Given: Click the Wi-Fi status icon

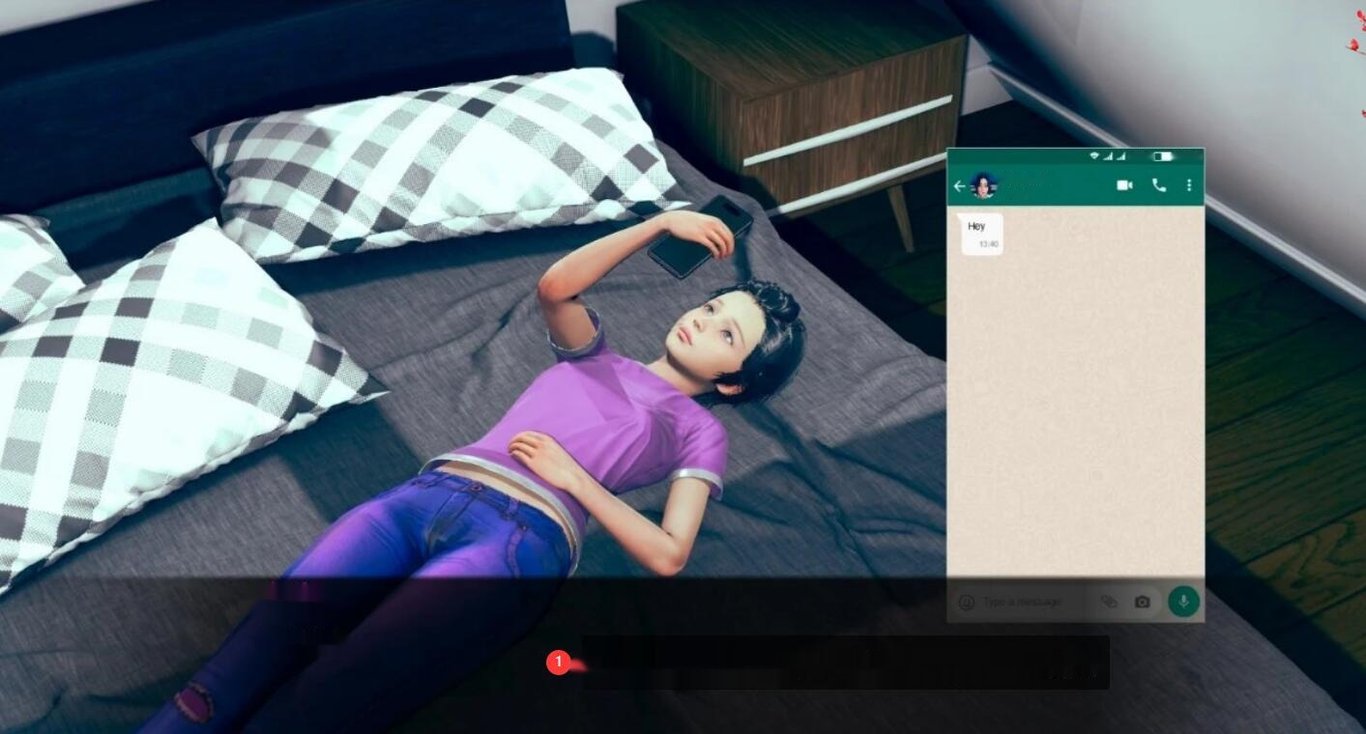Looking at the screenshot, I should (1094, 157).
